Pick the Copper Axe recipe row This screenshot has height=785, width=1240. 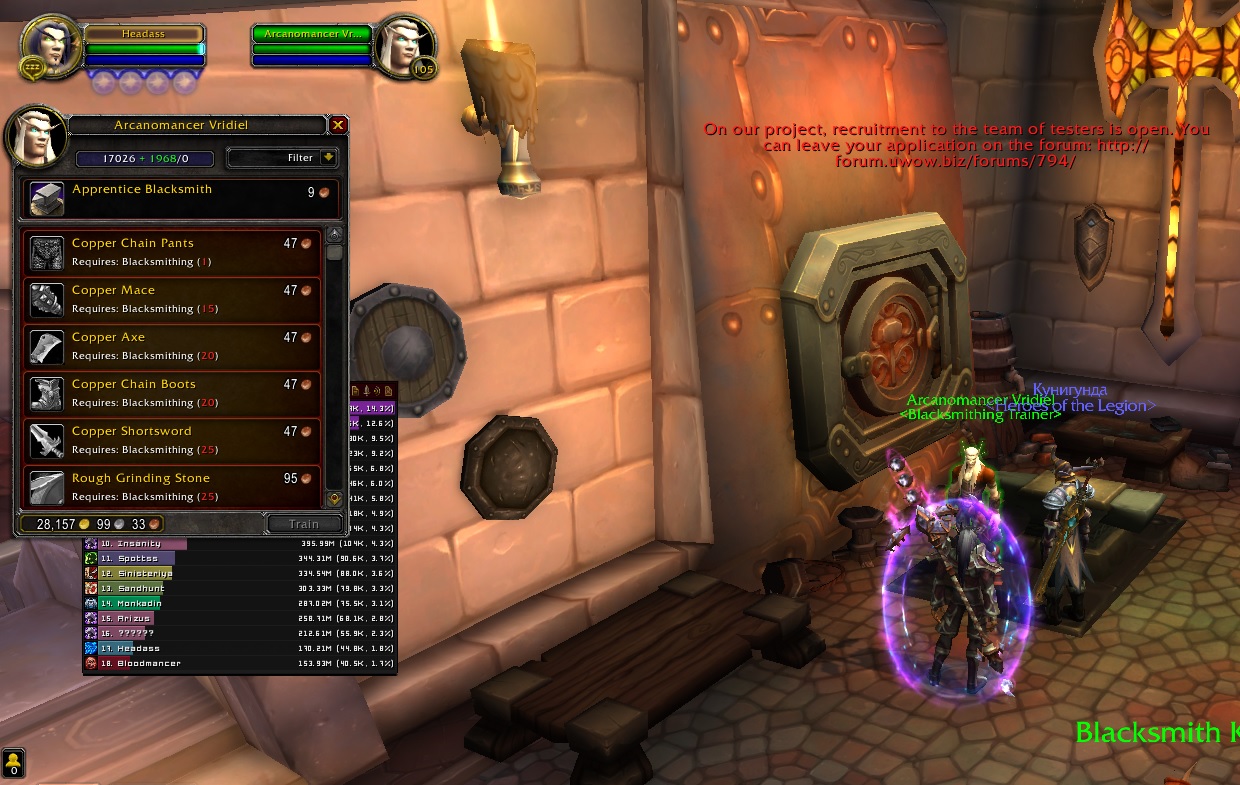coord(170,346)
